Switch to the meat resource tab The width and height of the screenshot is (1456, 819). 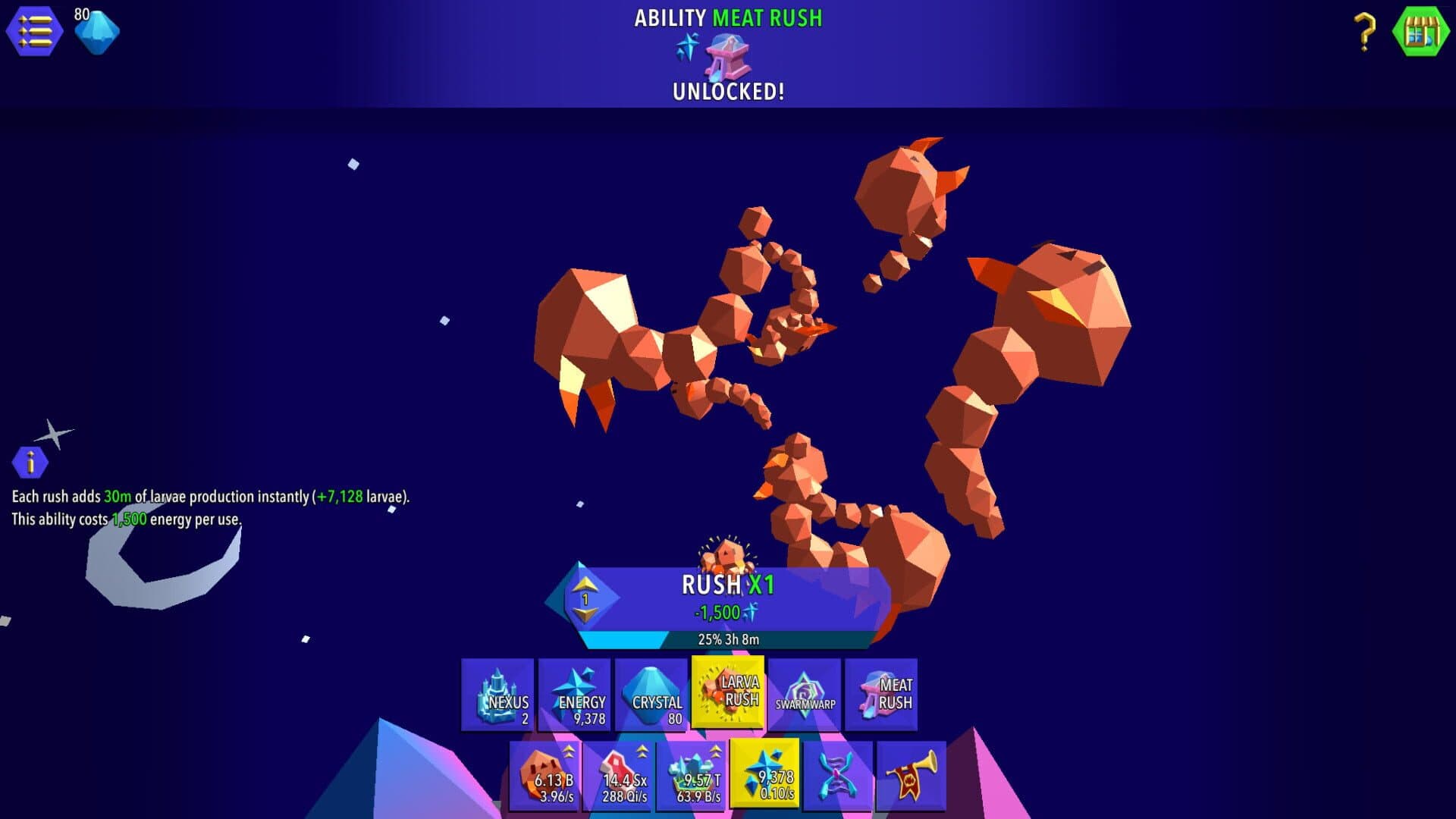coord(619,776)
